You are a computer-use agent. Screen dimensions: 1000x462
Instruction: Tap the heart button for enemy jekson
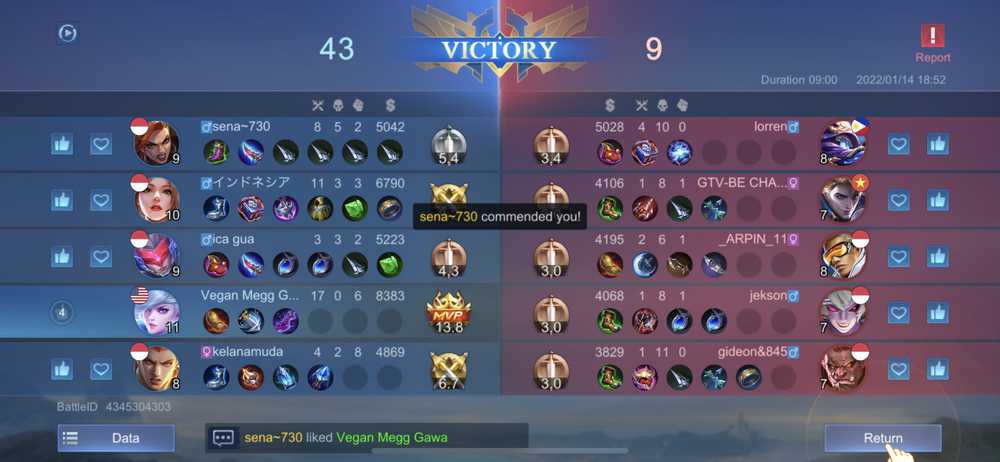tap(898, 313)
